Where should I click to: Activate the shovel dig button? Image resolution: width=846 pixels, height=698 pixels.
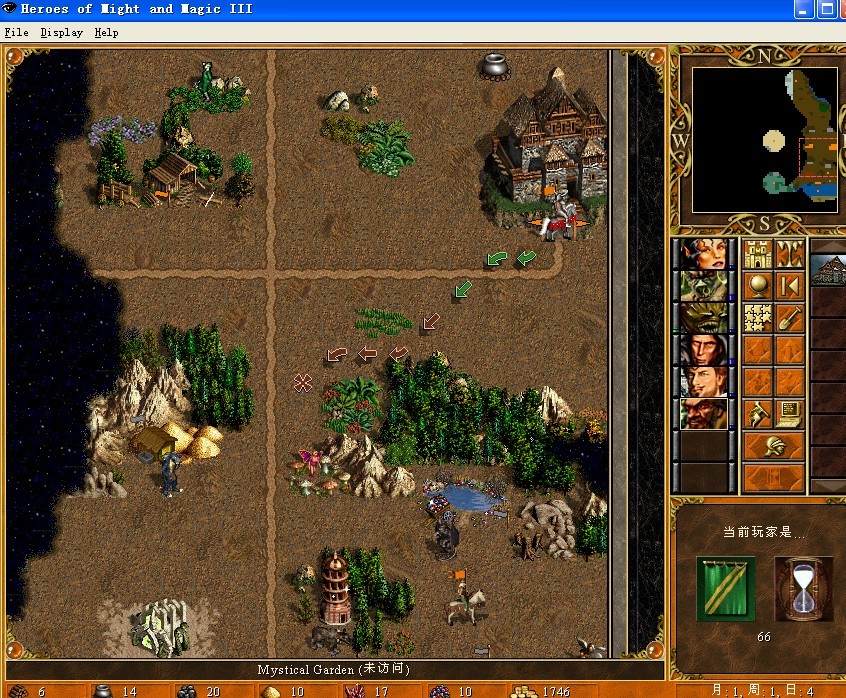click(790, 318)
